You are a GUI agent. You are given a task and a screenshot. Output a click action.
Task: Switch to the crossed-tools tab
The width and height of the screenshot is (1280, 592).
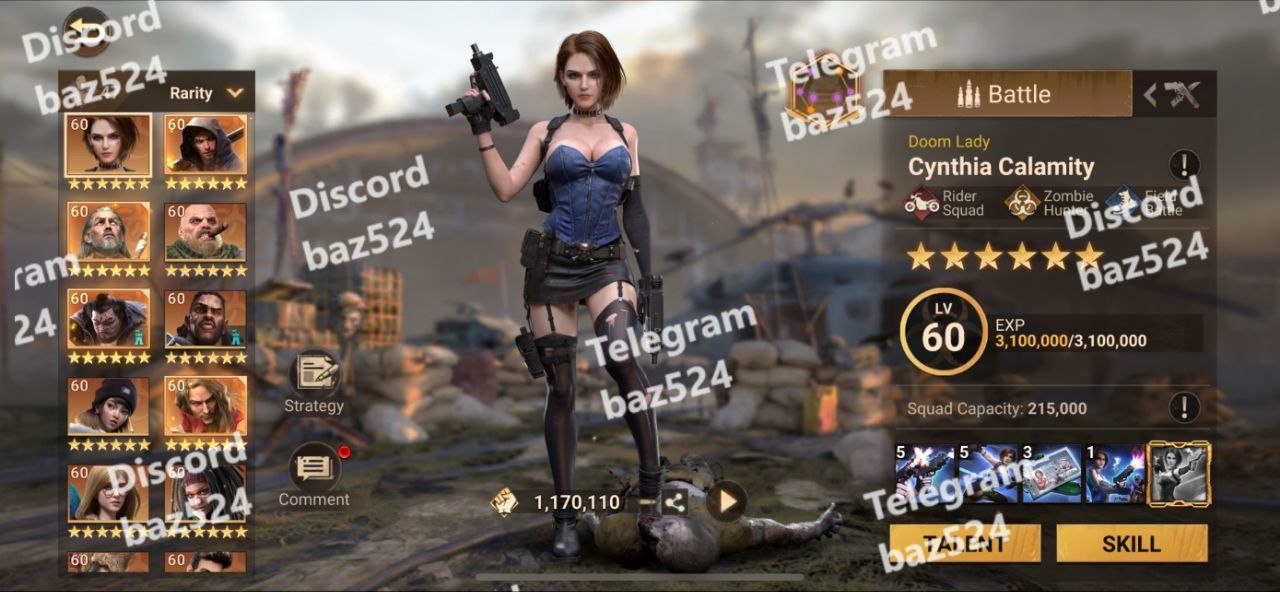(1174, 95)
